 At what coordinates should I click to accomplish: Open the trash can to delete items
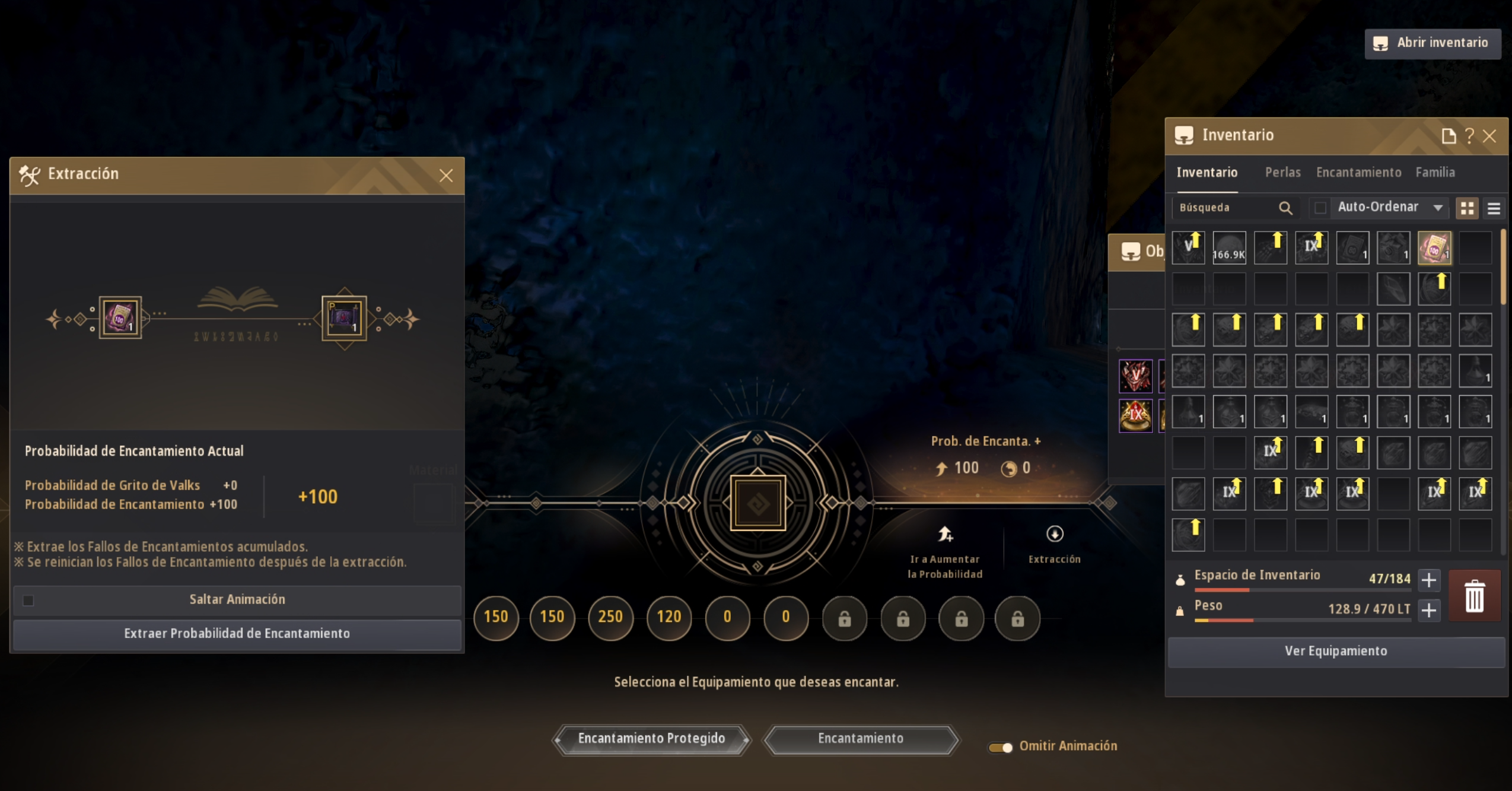[x=1474, y=596]
